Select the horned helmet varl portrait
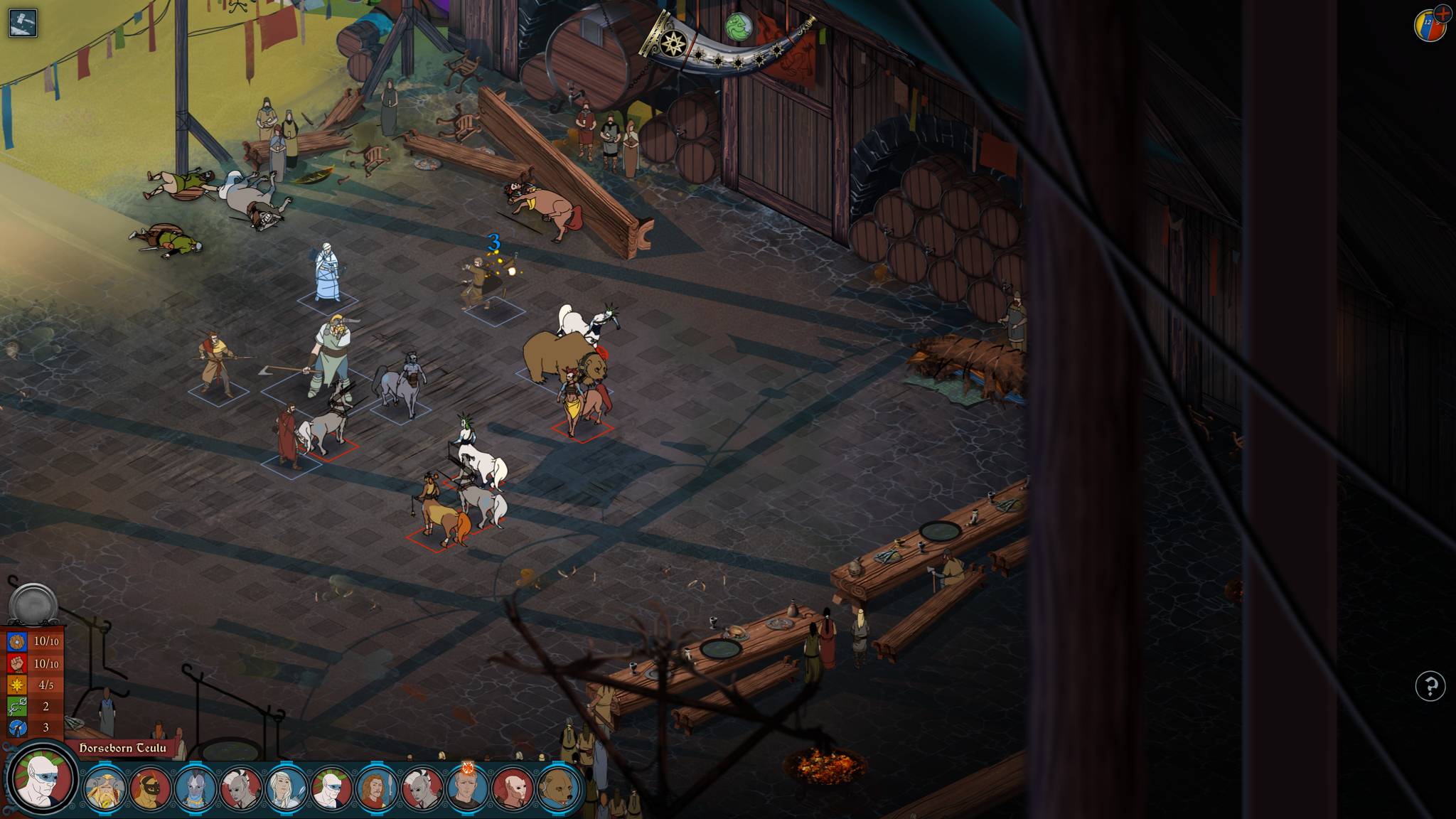 tap(105, 788)
